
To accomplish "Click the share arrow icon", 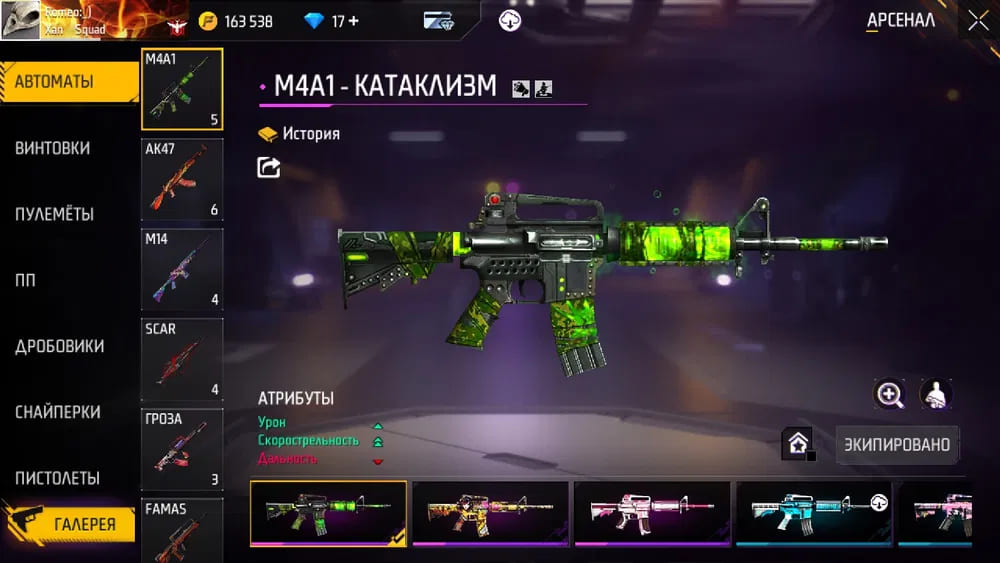I will (x=269, y=168).
